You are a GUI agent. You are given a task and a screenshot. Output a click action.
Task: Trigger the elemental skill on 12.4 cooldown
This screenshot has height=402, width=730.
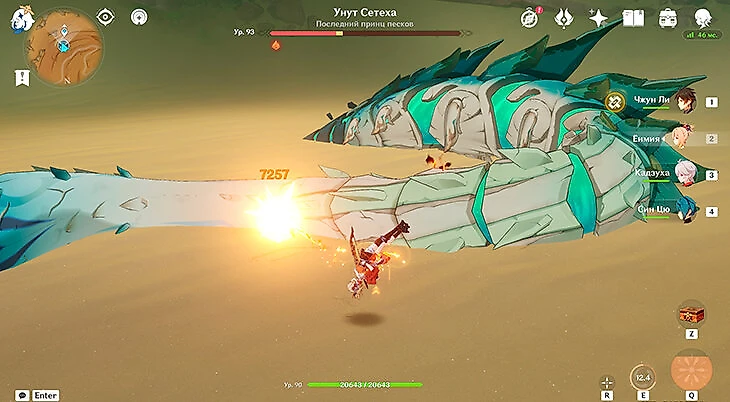[x=643, y=376]
